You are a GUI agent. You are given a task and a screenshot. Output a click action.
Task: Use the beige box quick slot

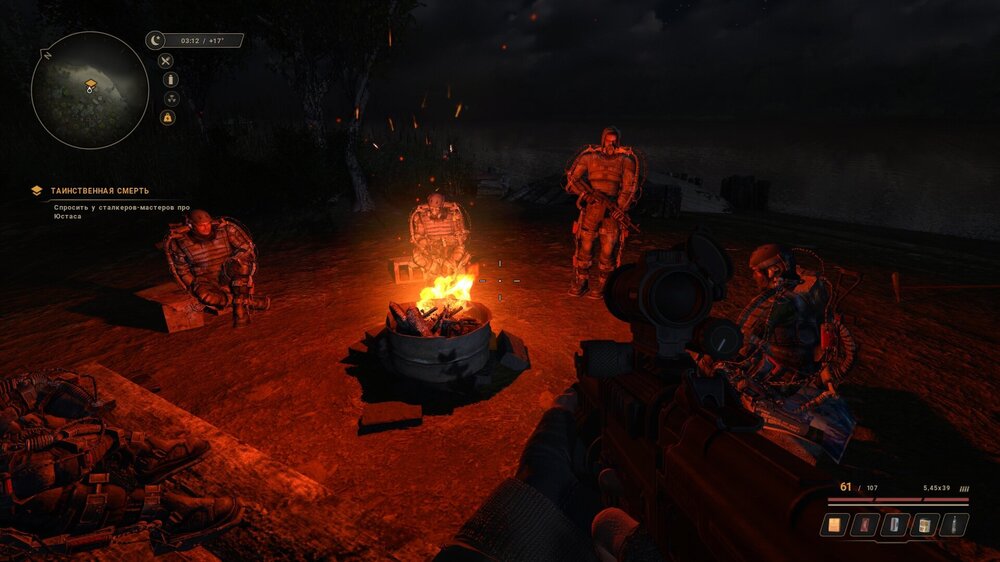pyautogui.click(x=924, y=524)
